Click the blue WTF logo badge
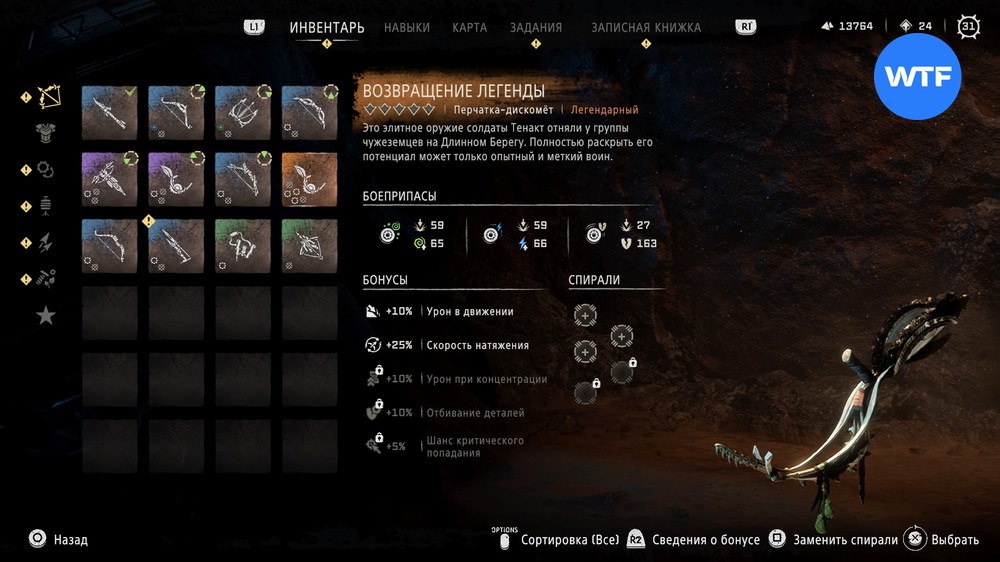Image resolution: width=1000 pixels, height=562 pixels. click(x=917, y=77)
